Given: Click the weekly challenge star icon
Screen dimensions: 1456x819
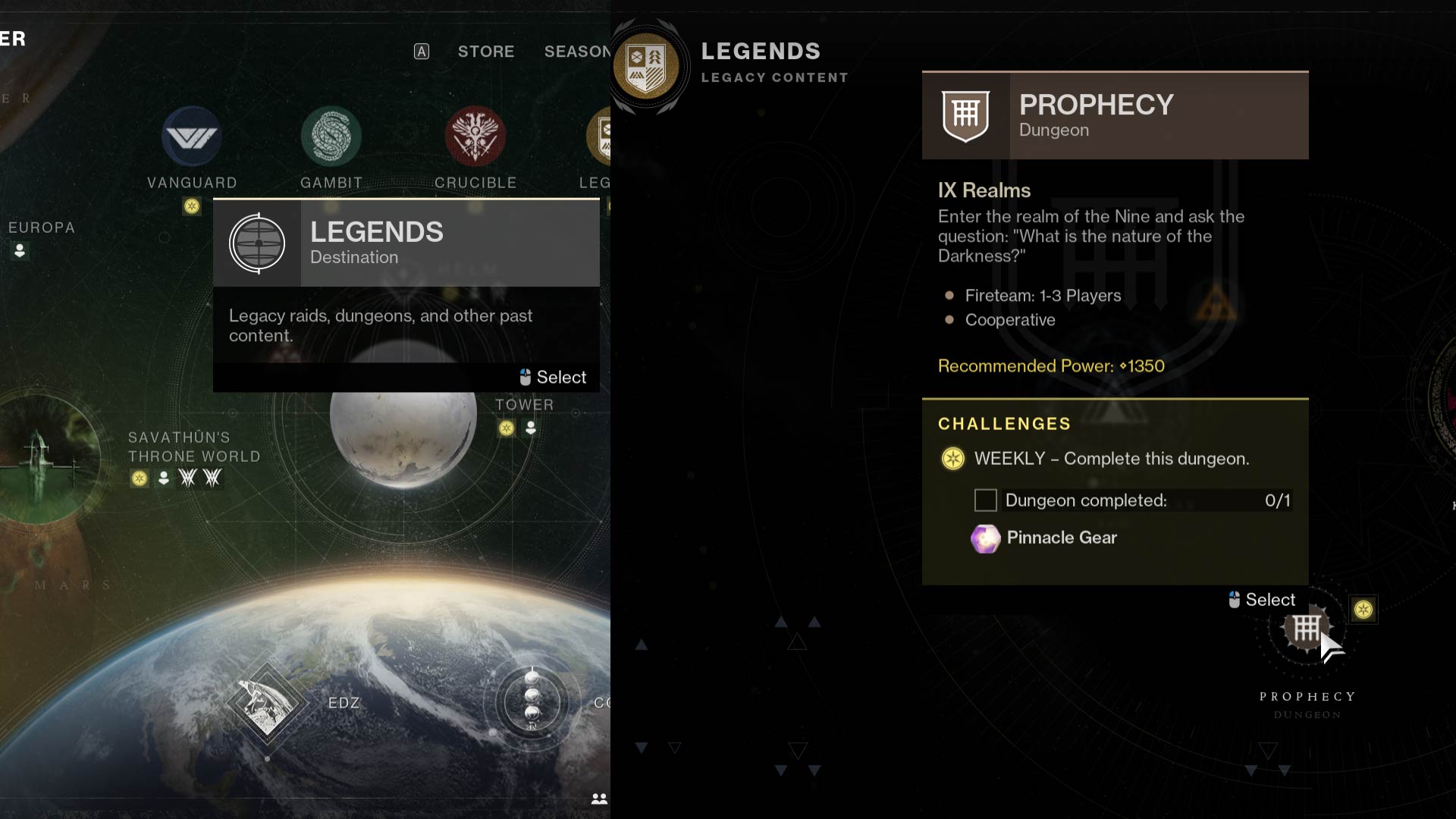Looking at the screenshot, I should pos(952,459).
